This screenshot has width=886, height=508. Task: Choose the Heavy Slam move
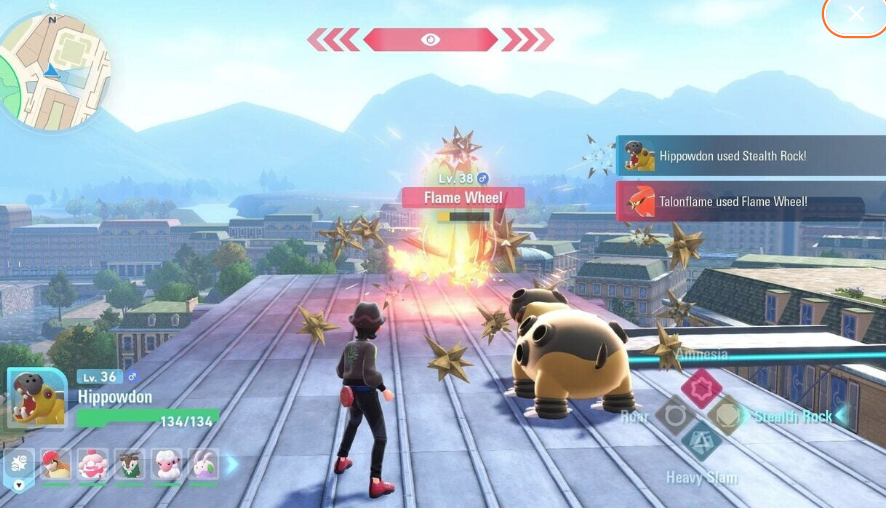702,441
